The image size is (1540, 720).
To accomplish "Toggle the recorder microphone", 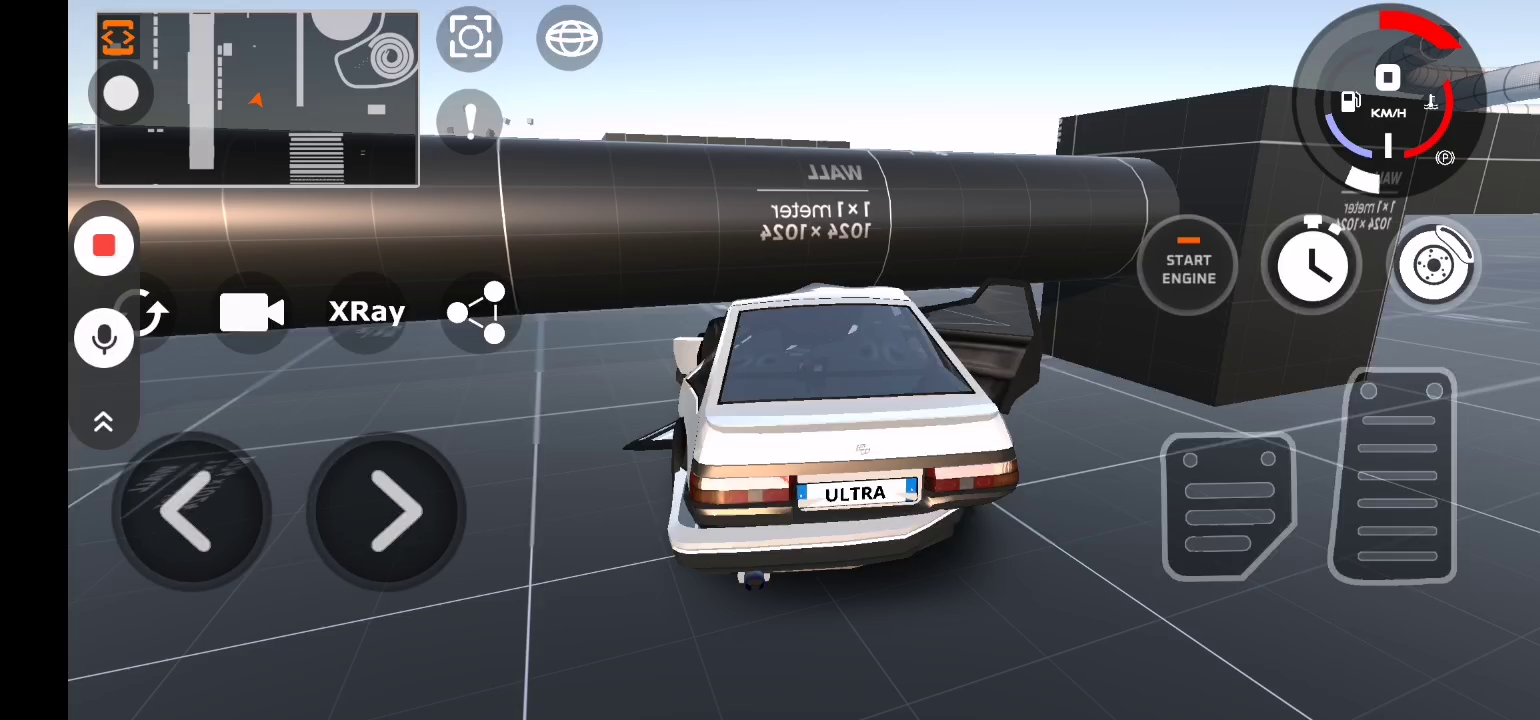I will (104, 339).
